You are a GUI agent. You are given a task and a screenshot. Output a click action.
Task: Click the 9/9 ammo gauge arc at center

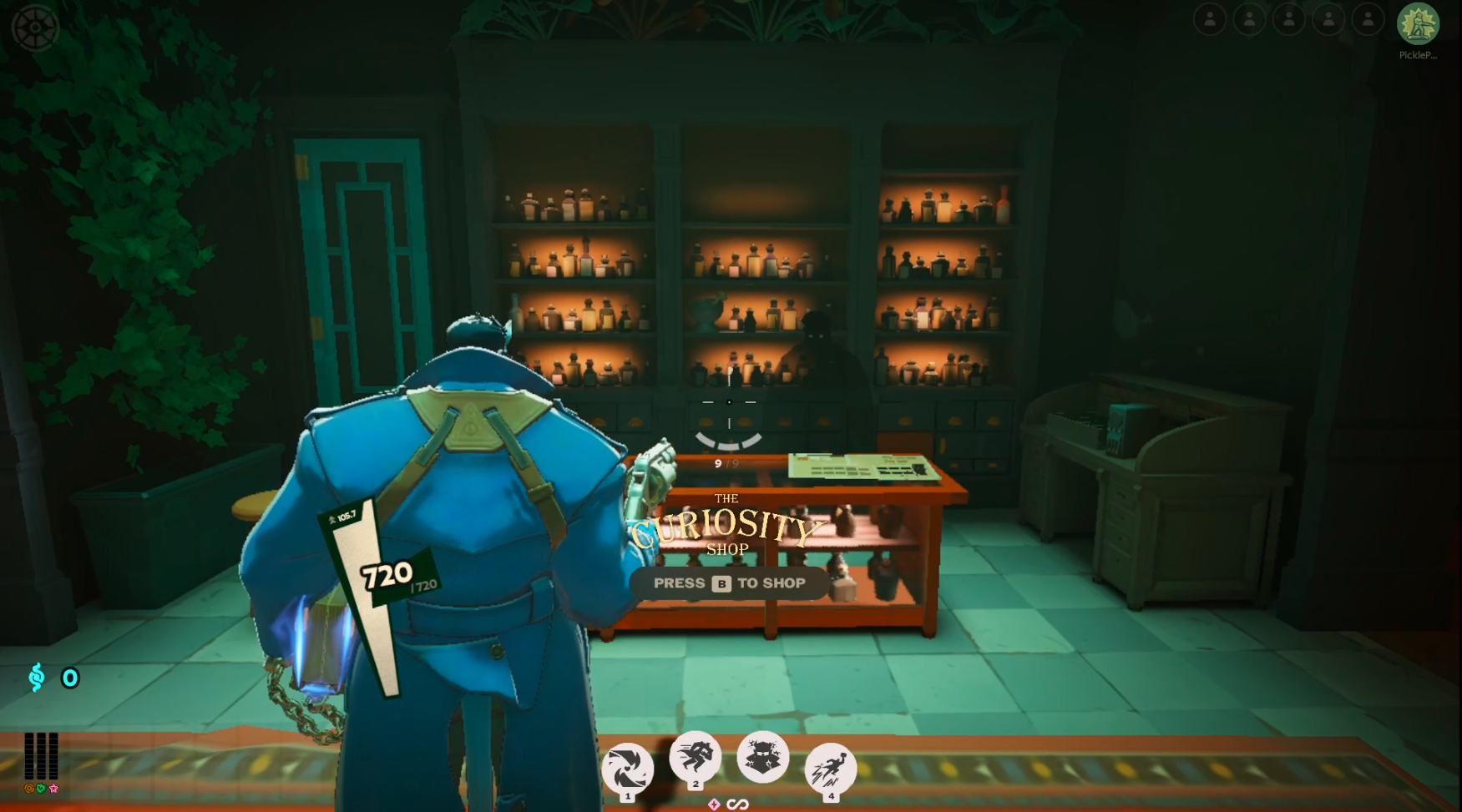coord(728,441)
